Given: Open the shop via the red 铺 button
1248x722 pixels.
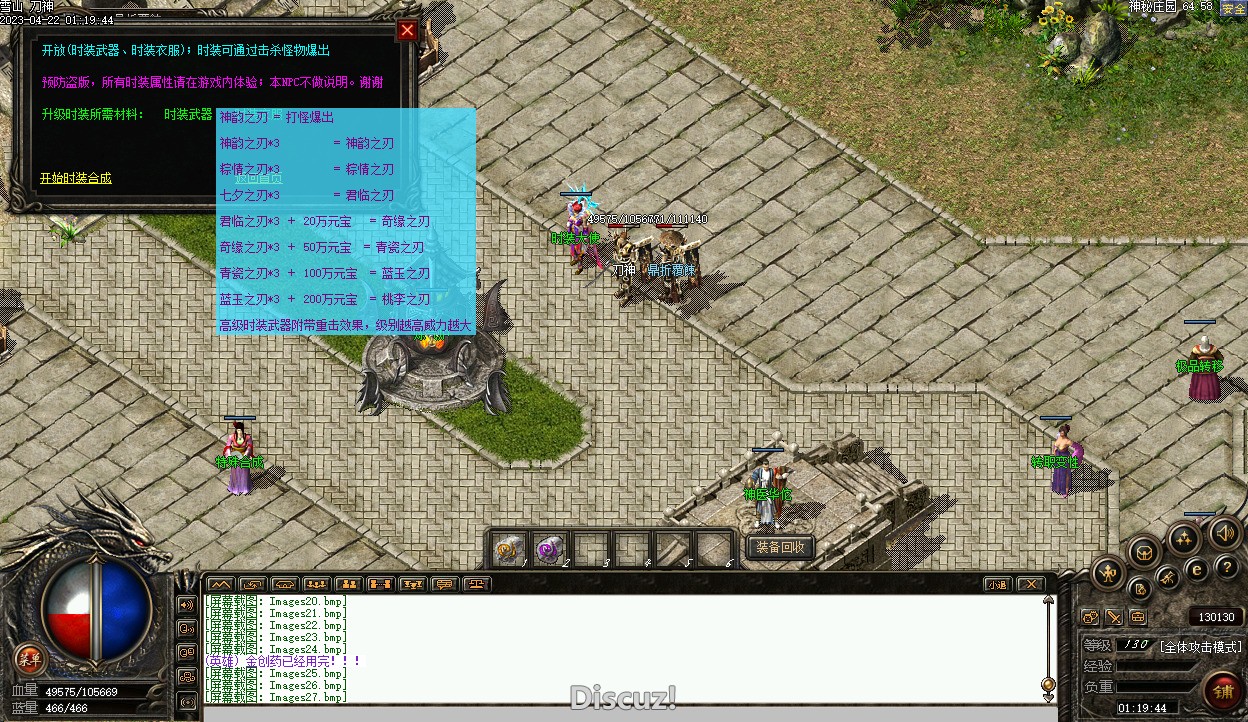Looking at the screenshot, I should (1221, 689).
